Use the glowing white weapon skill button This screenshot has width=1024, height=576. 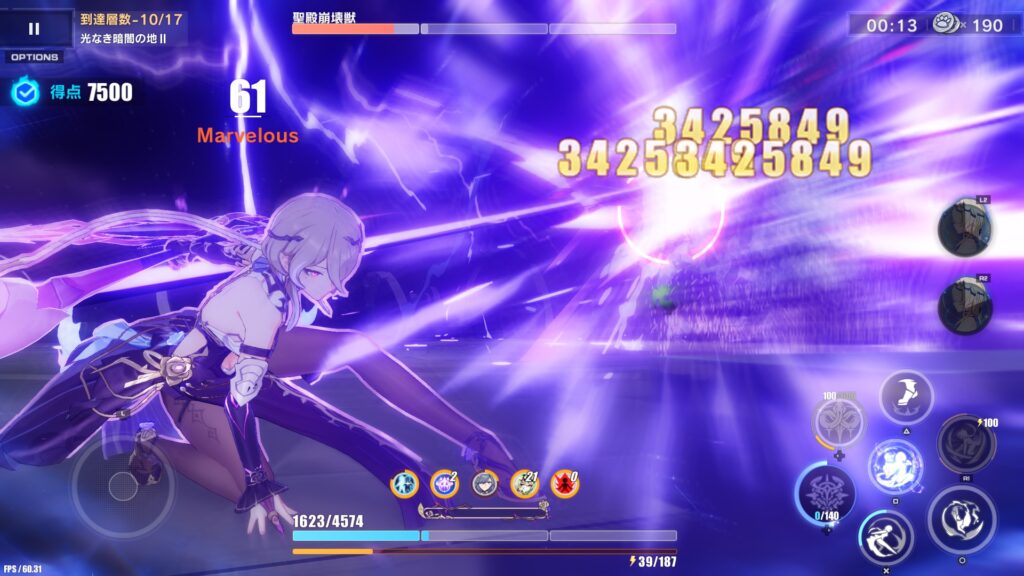pyautogui.click(x=894, y=466)
